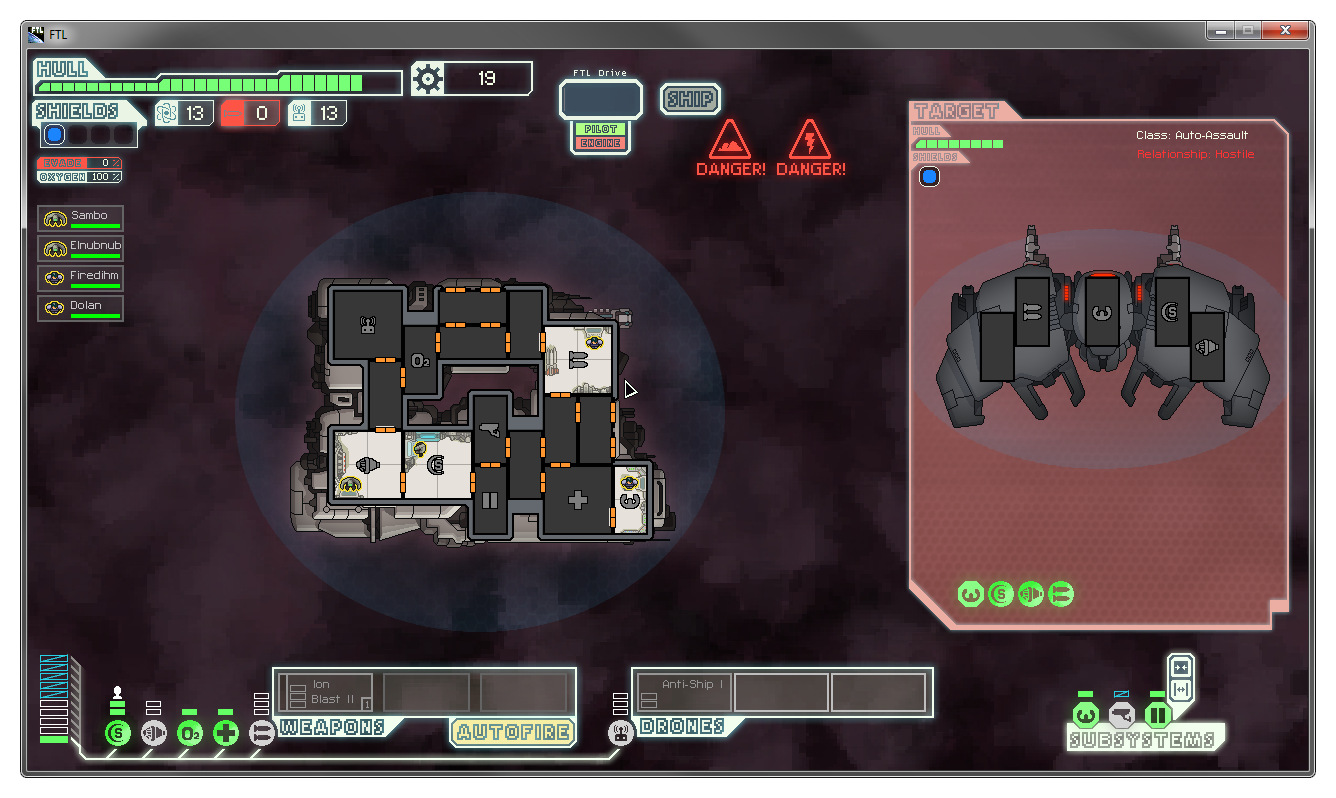The width and height of the screenshot is (1336, 798).
Task: Click the drone control system icon
Action: [620, 733]
